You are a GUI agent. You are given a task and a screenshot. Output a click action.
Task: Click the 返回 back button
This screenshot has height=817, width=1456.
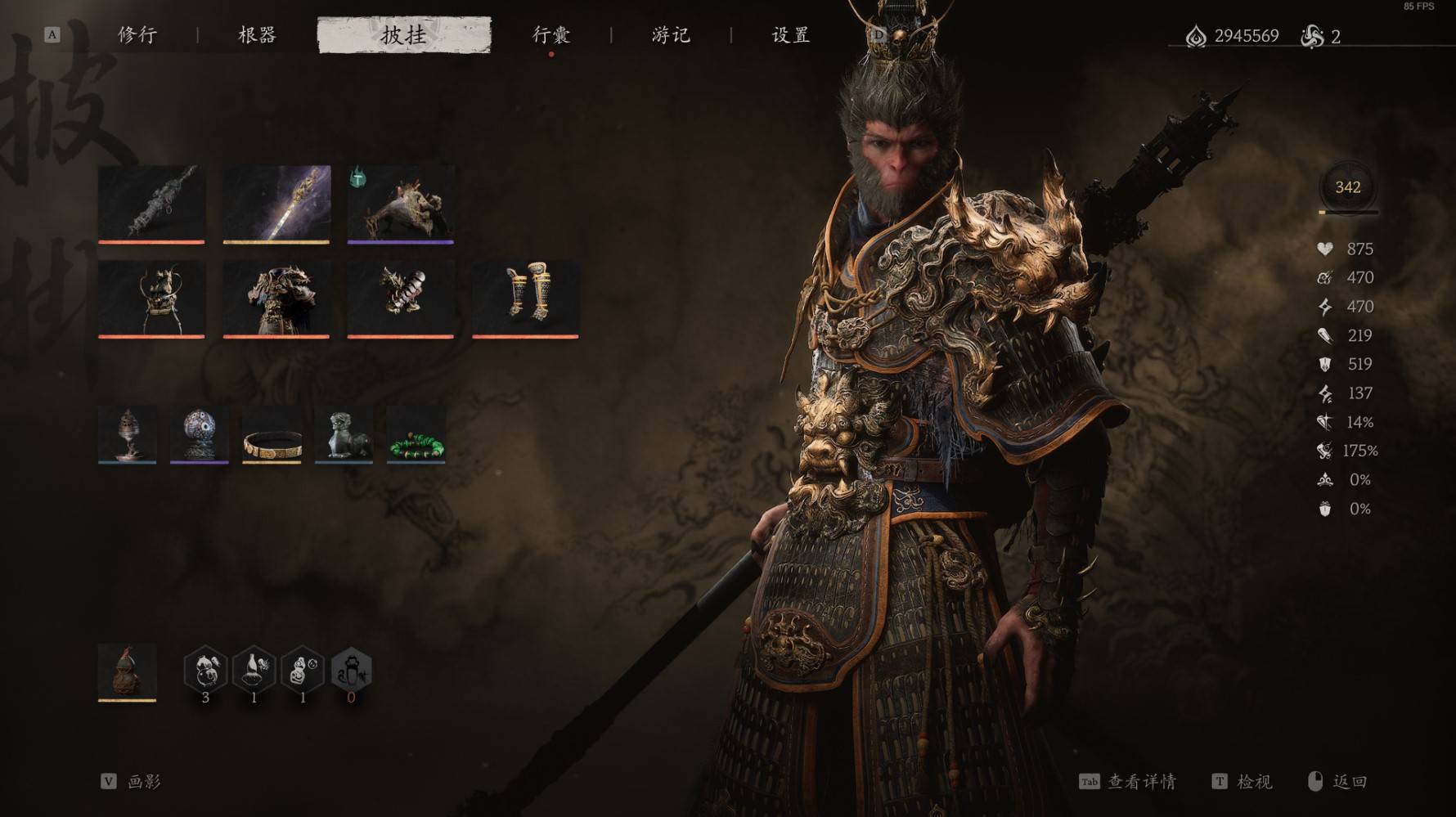[x=1349, y=782]
